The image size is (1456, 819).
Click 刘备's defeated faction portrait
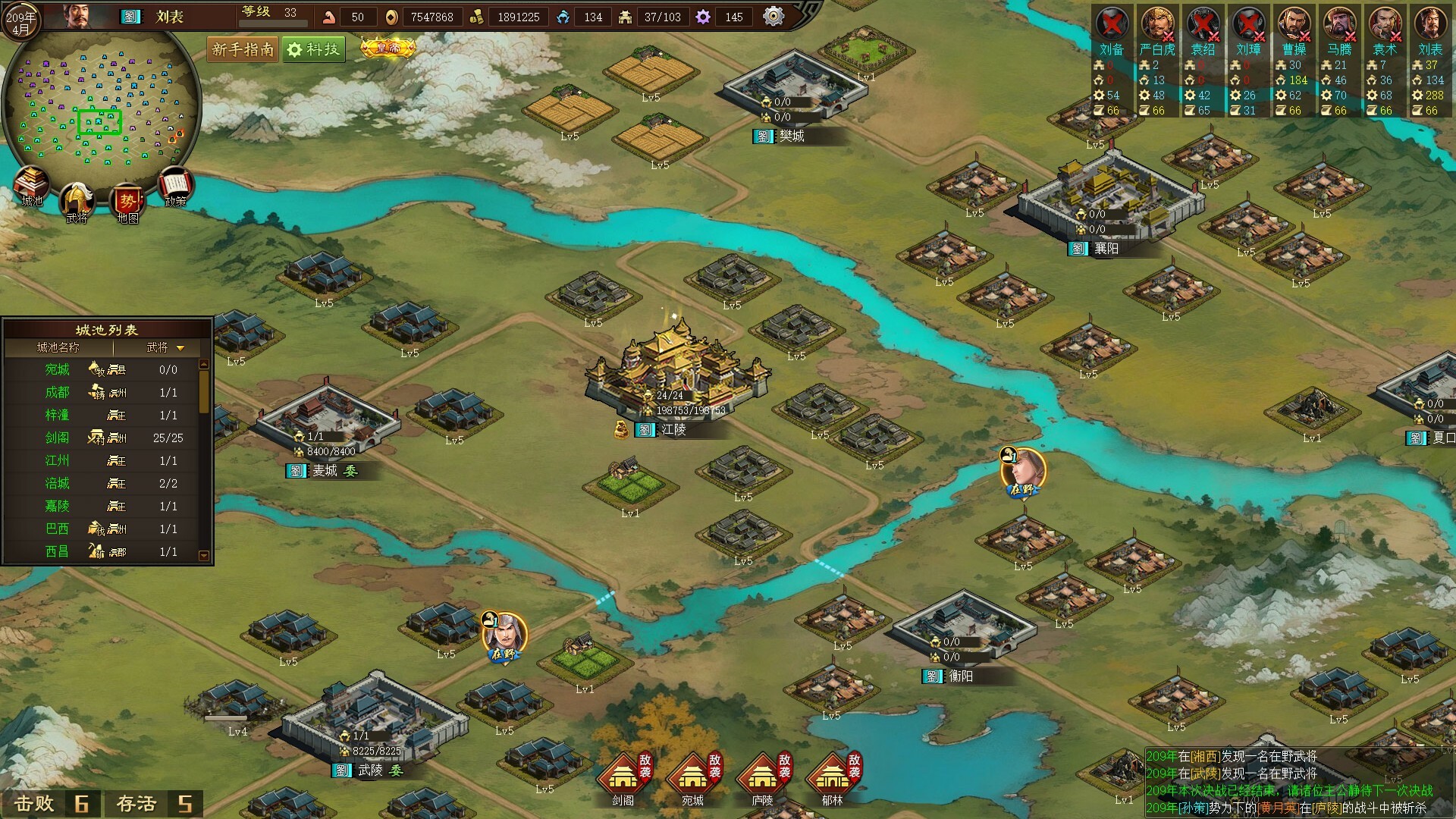[x=1112, y=25]
